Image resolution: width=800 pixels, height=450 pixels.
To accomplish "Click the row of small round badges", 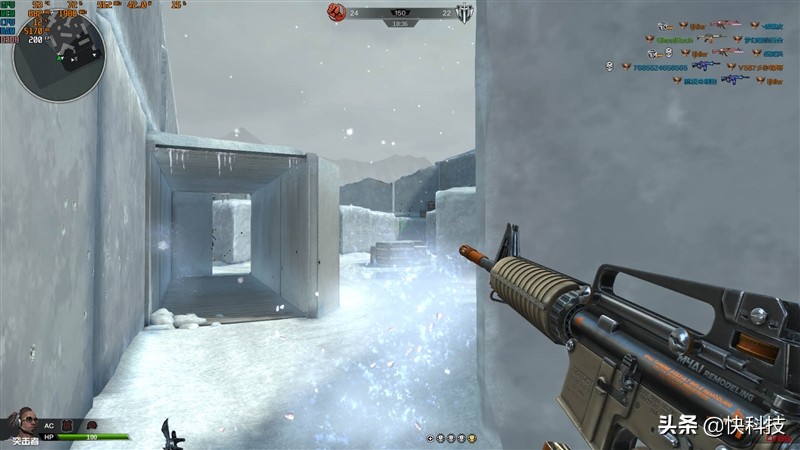I will [451, 438].
